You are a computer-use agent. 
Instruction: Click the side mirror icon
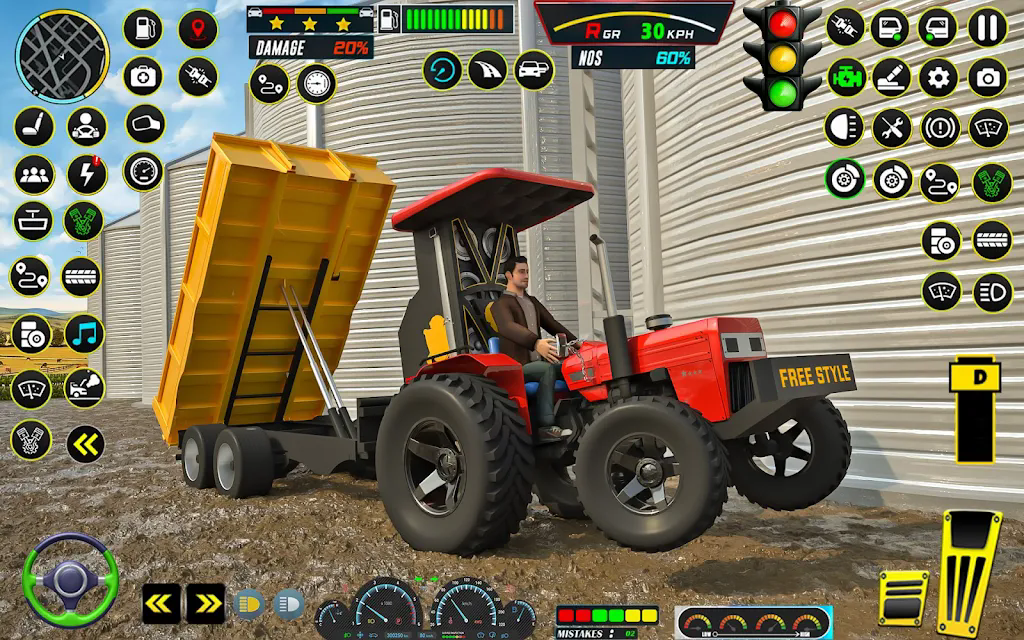[145, 124]
